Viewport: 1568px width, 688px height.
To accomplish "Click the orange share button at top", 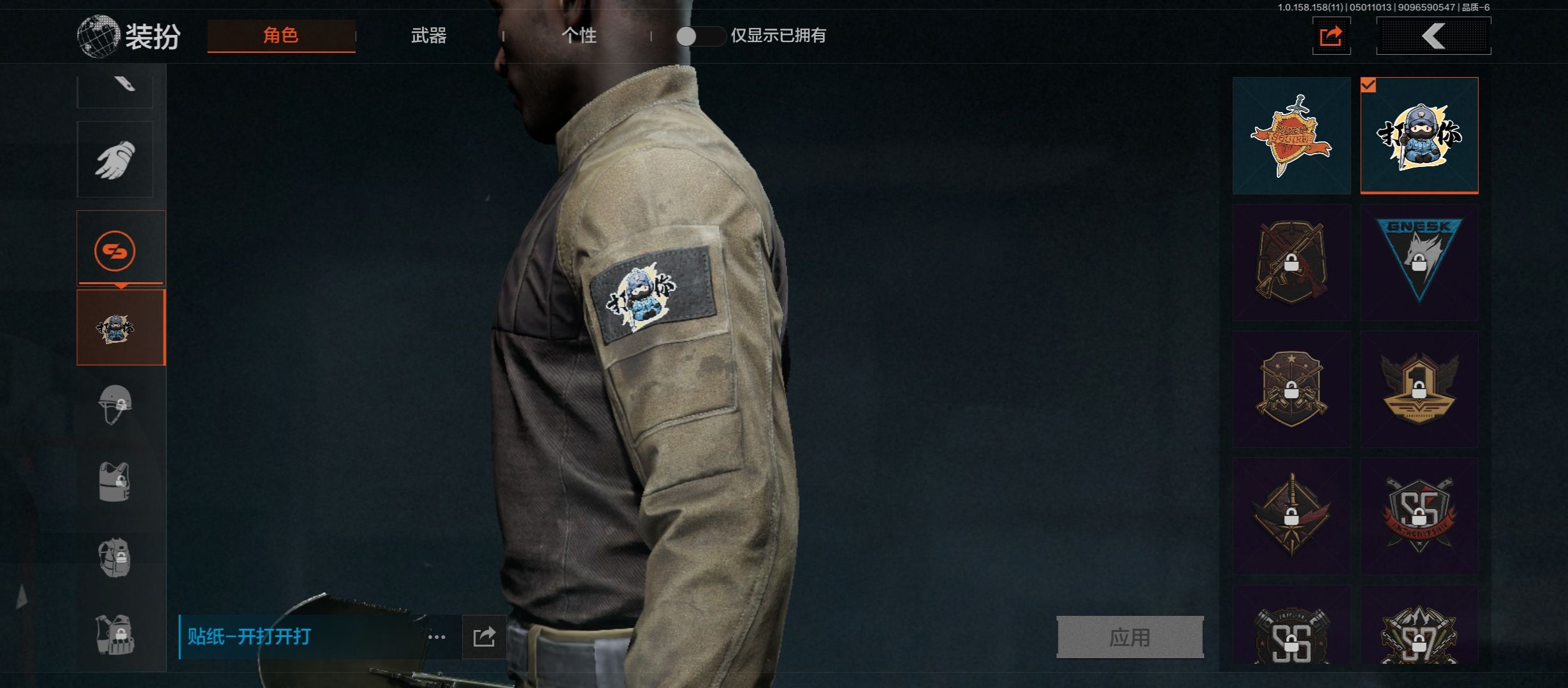I will click(x=1331, y=36).
